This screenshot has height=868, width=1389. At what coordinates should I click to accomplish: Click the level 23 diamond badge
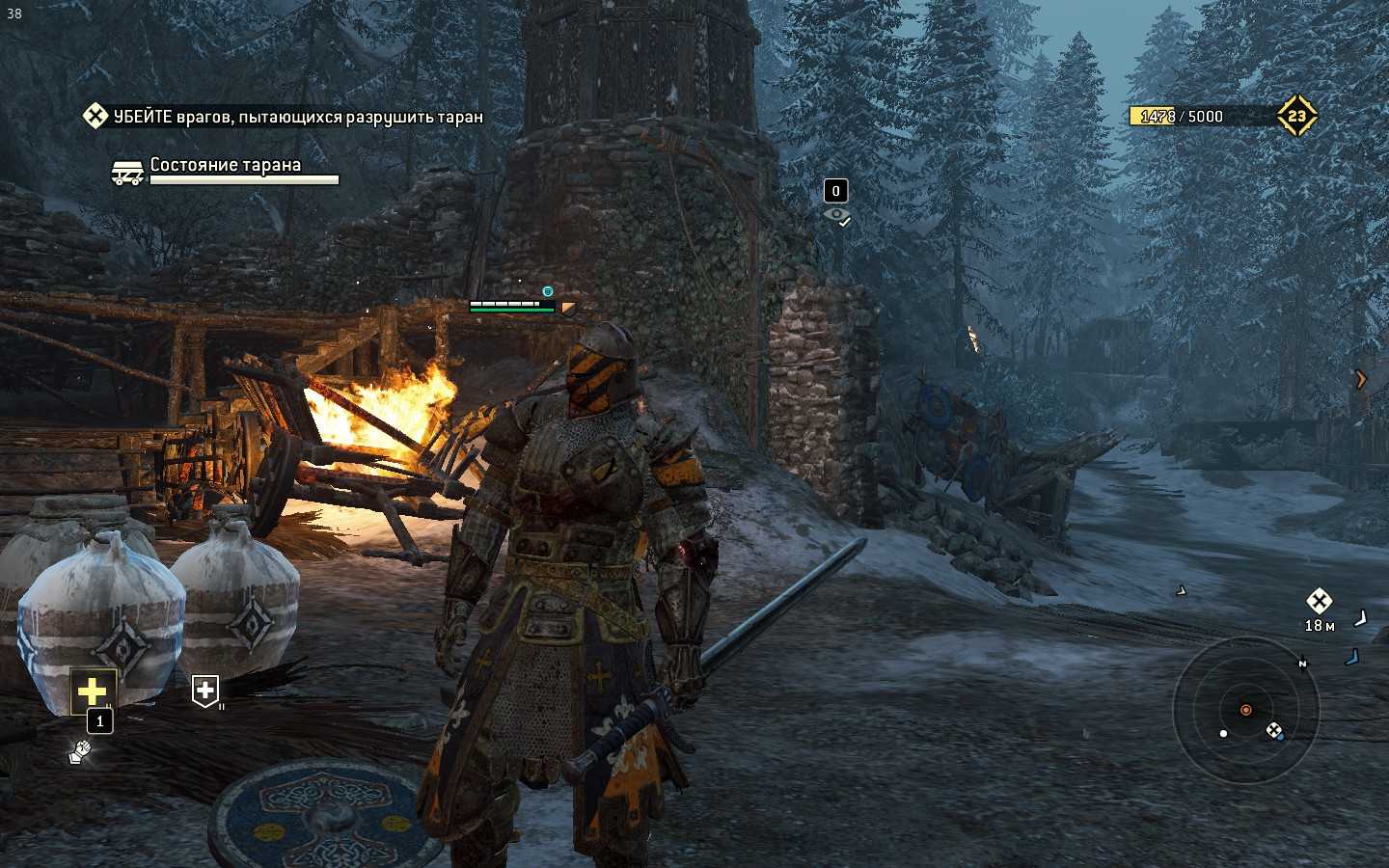pyautogui.click(x=1296, y=116)
